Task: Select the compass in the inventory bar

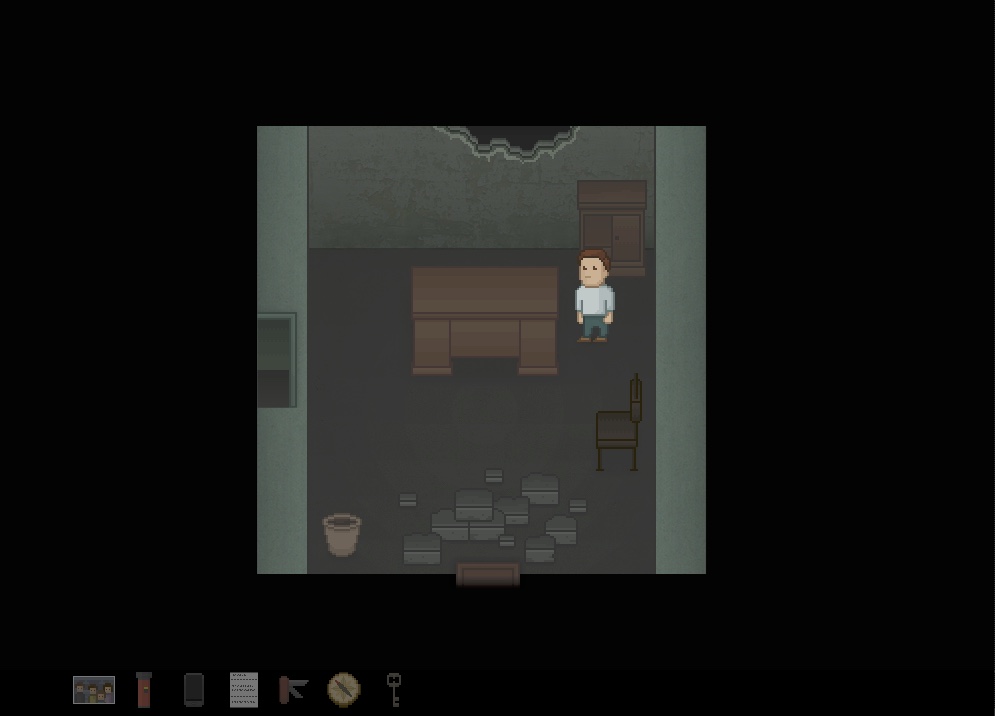Action: 343,689
